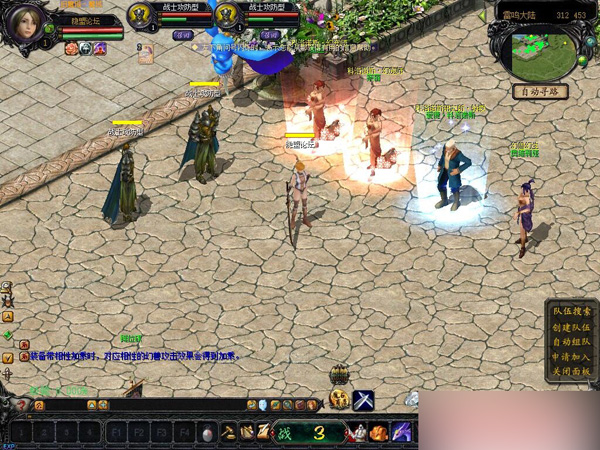
Task: Click the golden helmet icon above hotbar
Action: (x=340, y=399)
